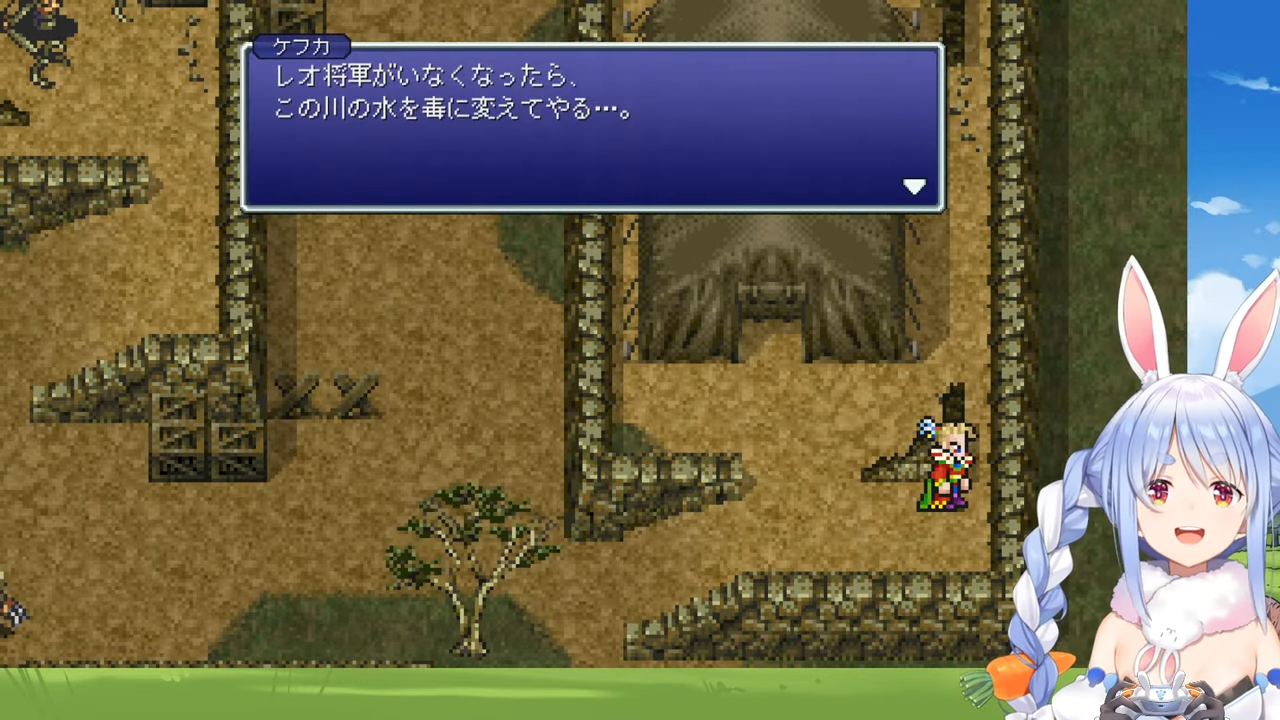Click the ケフカ name tag
Viewport: 1280px width, 720px height.
tap(301, 46)
